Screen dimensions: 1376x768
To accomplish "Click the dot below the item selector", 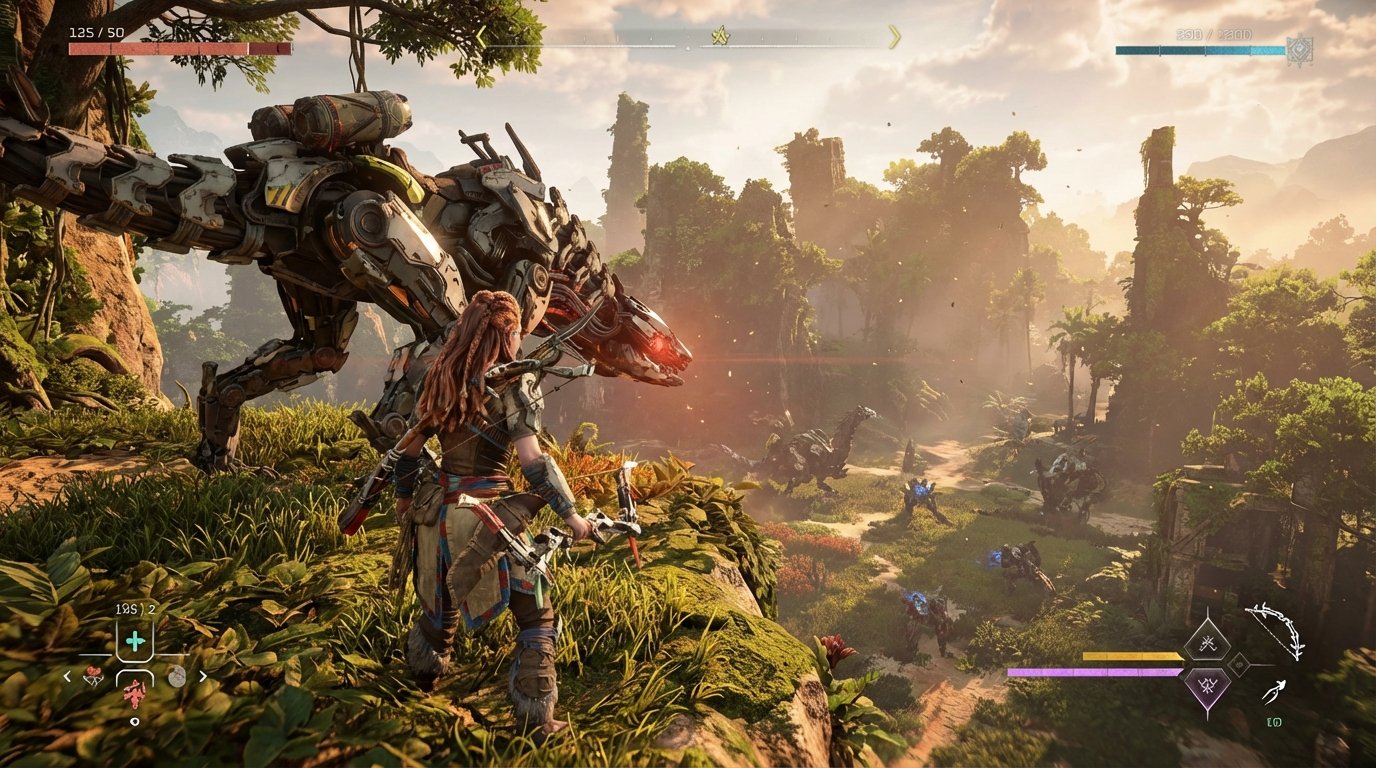I will tap(135, 720).
